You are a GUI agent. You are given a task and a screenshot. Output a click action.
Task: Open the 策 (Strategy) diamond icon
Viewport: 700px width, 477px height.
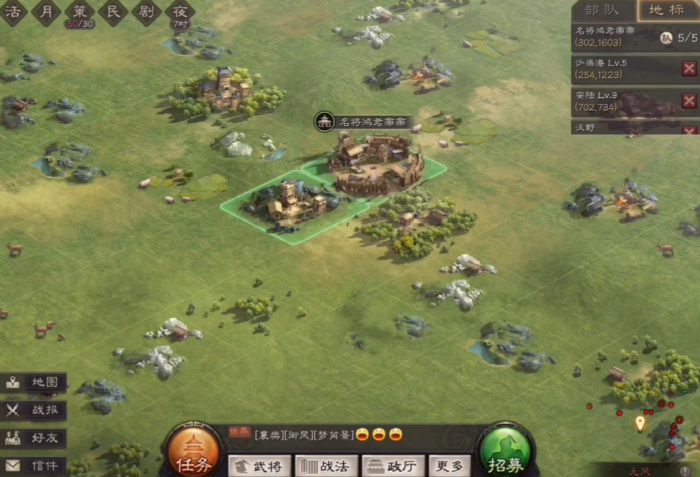coord(79,12)
